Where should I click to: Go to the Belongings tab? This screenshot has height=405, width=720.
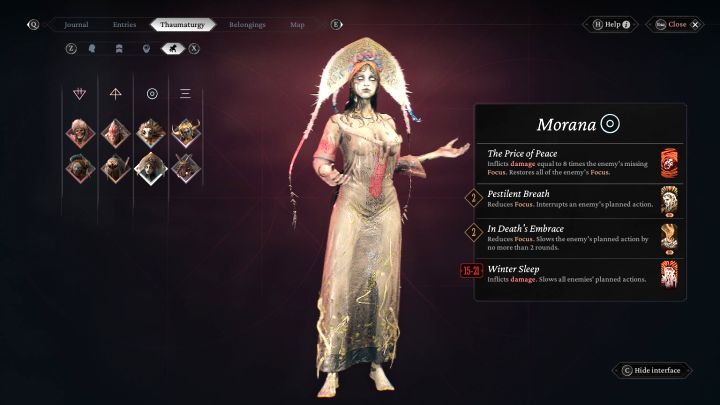247,24
